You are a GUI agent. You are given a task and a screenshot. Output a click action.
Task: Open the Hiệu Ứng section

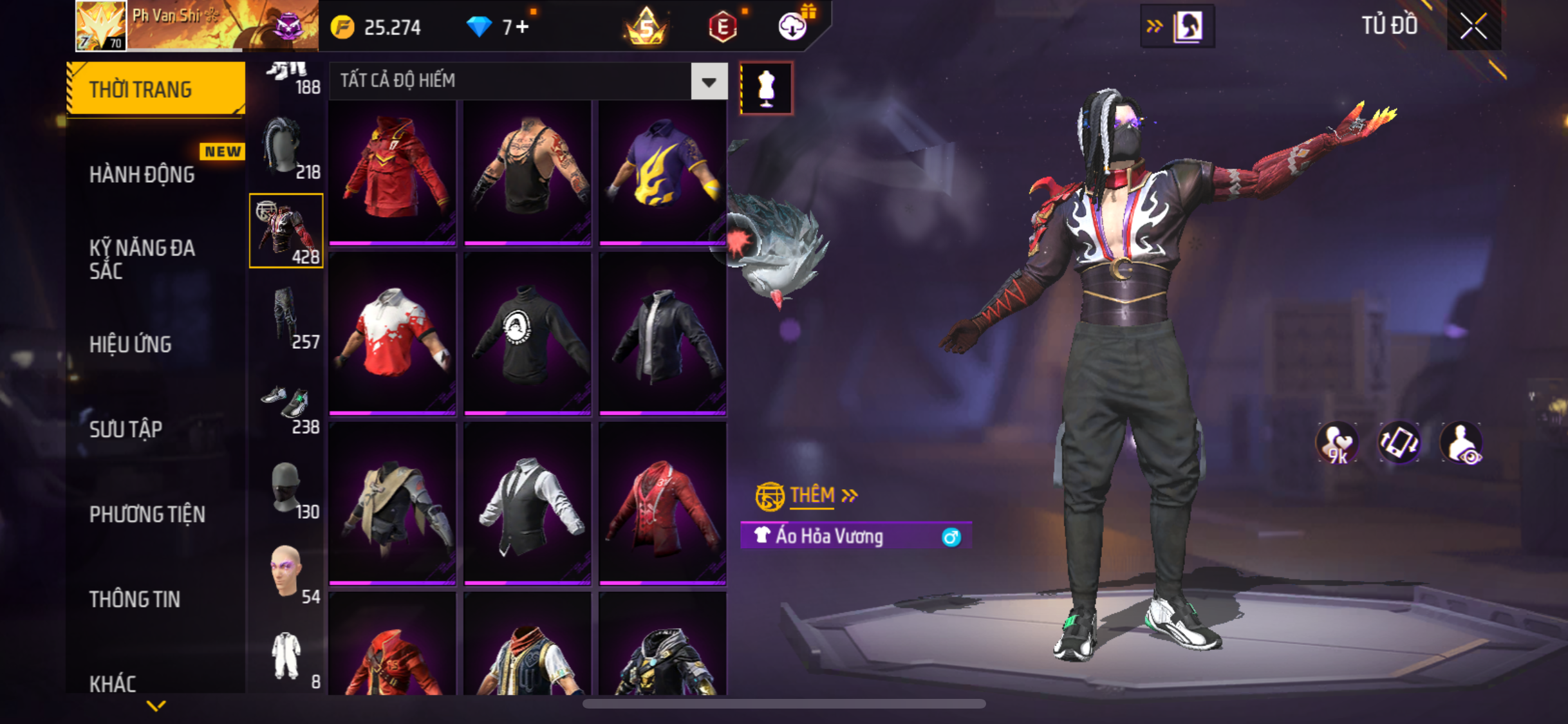point(131,344)
